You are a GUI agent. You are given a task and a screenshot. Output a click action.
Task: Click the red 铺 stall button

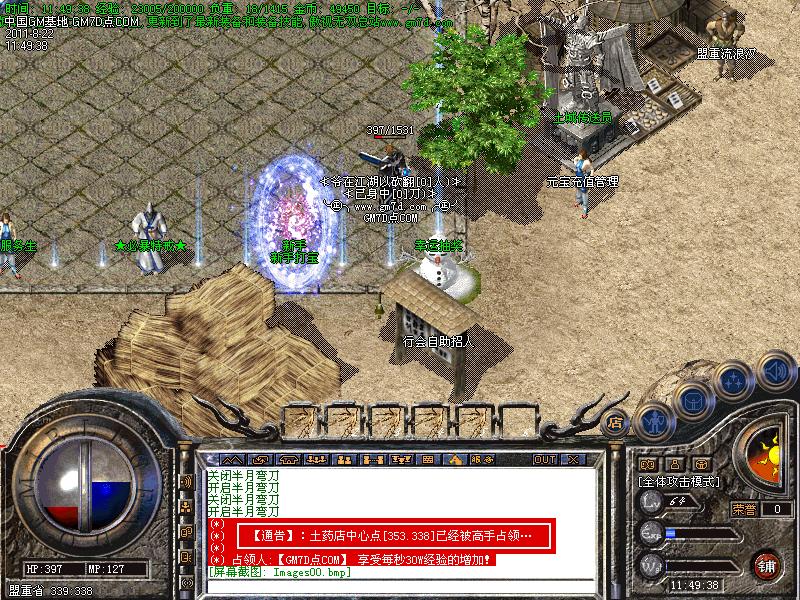pos(767,565)
